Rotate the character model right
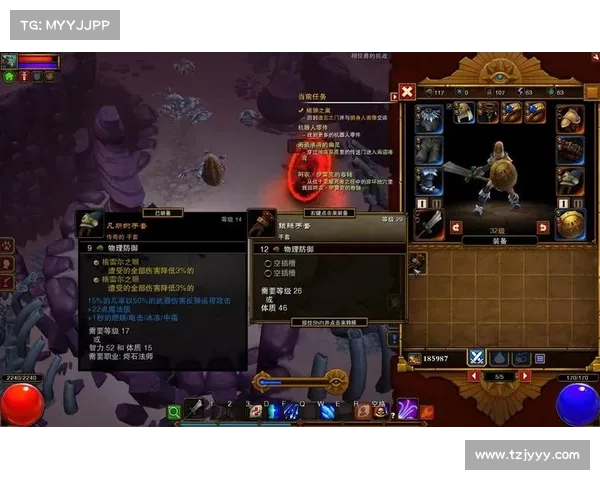This screenshot has height=480, width=600. coord(544,228)
